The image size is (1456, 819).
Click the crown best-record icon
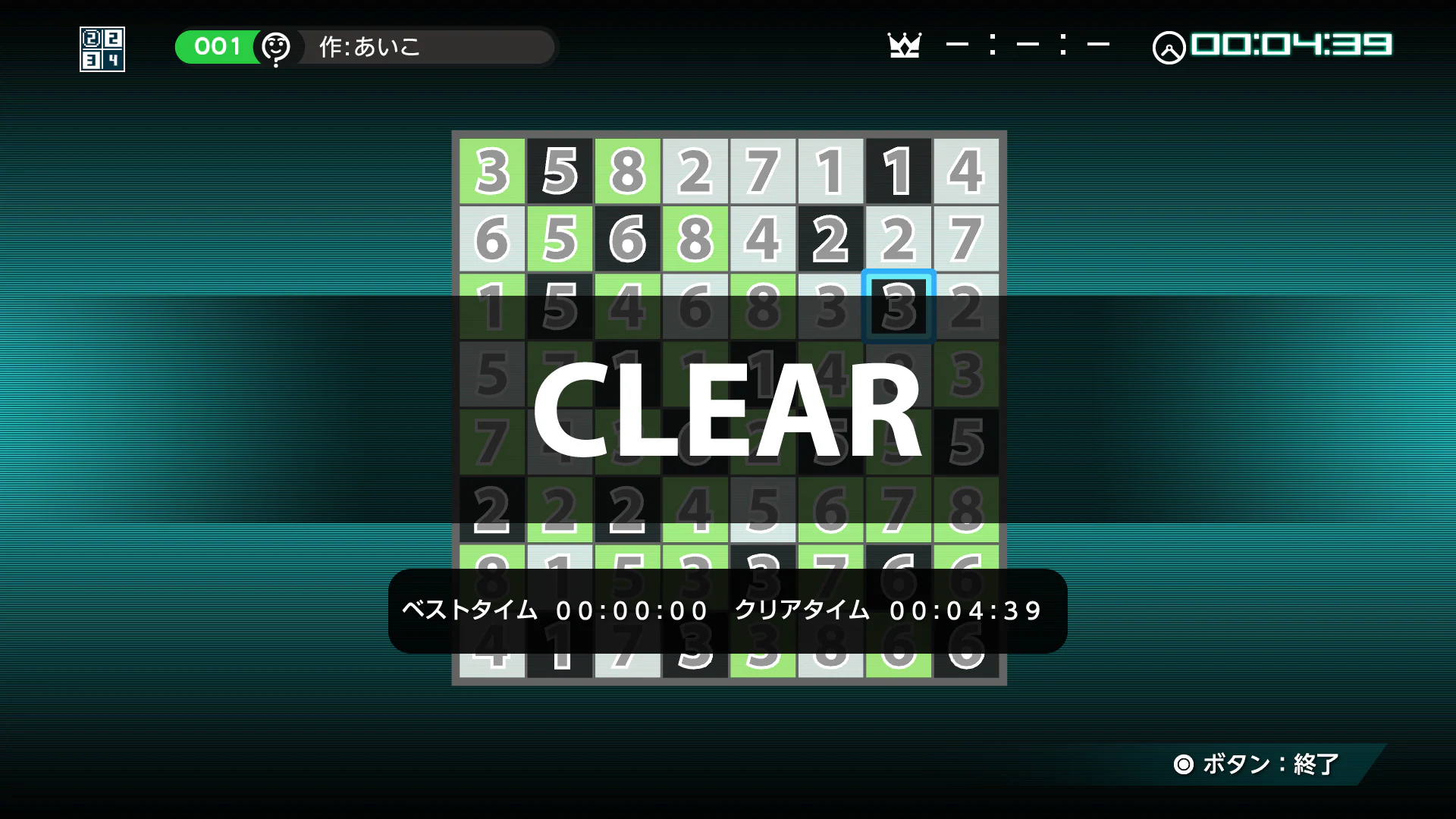[x=905, y=45]
